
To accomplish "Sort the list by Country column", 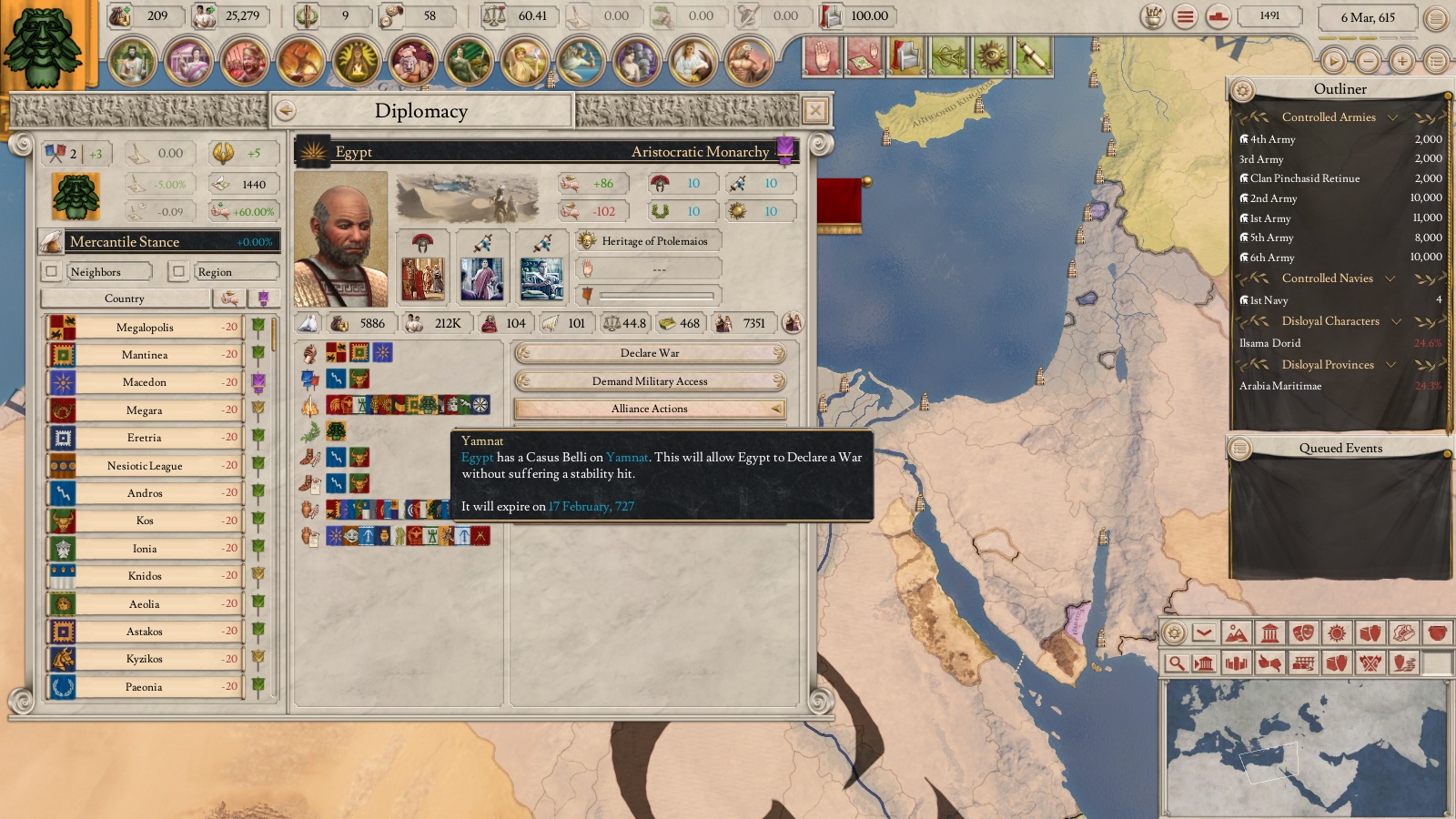I will pyautogui.click(x=125, y=298).
